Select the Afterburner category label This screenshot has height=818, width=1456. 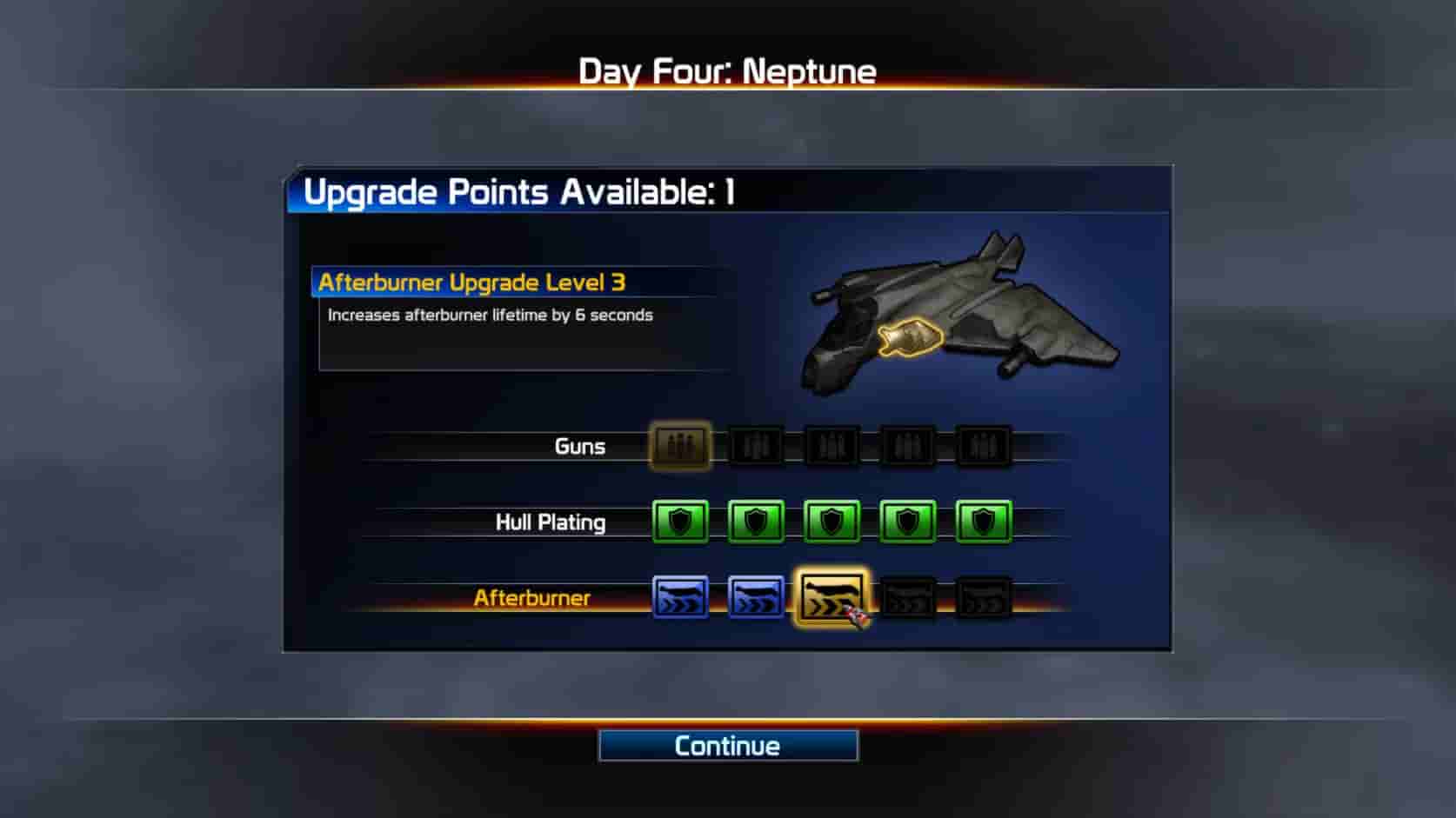coord(531,597)
